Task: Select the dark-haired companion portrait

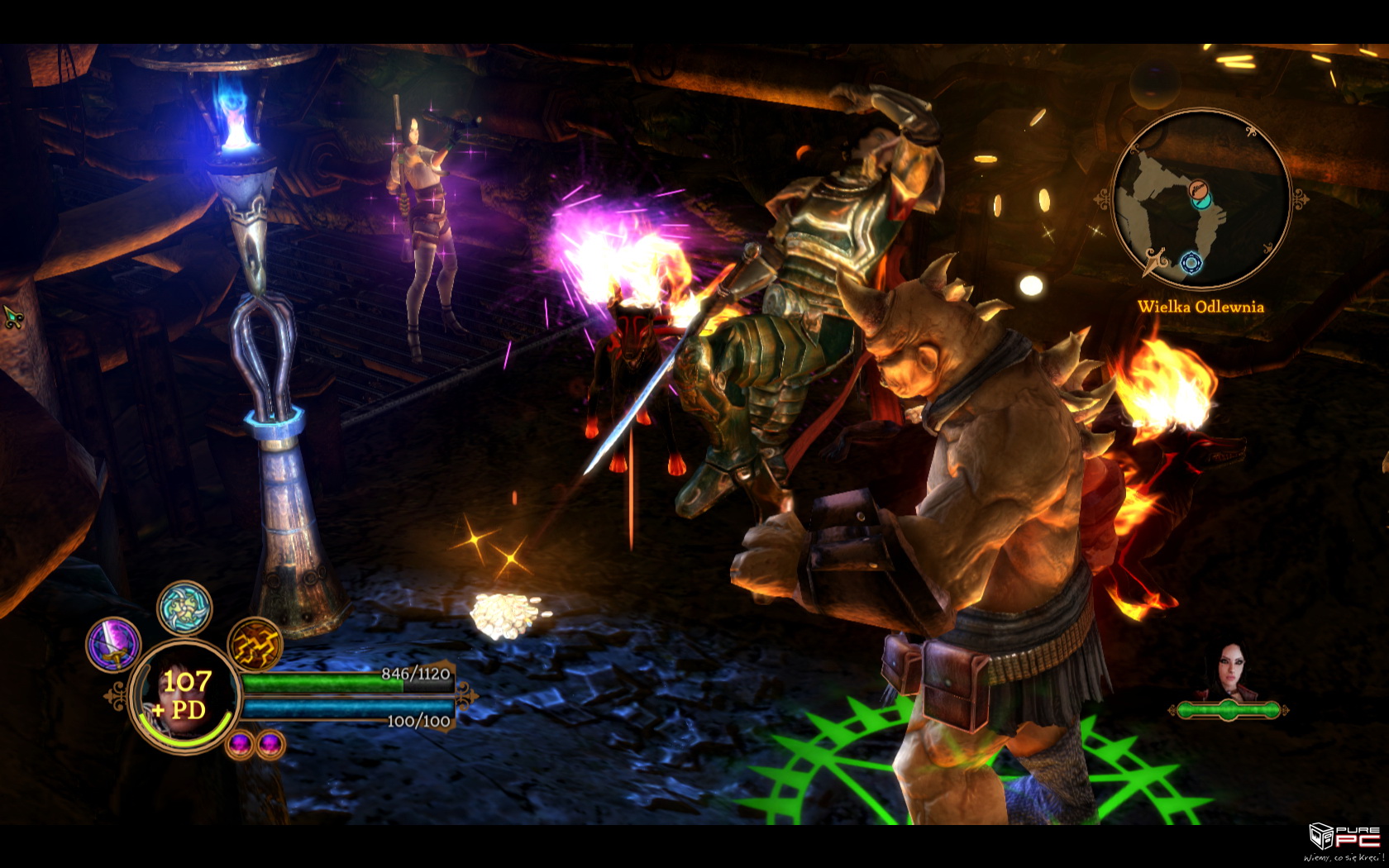Action: point(1229,670)
